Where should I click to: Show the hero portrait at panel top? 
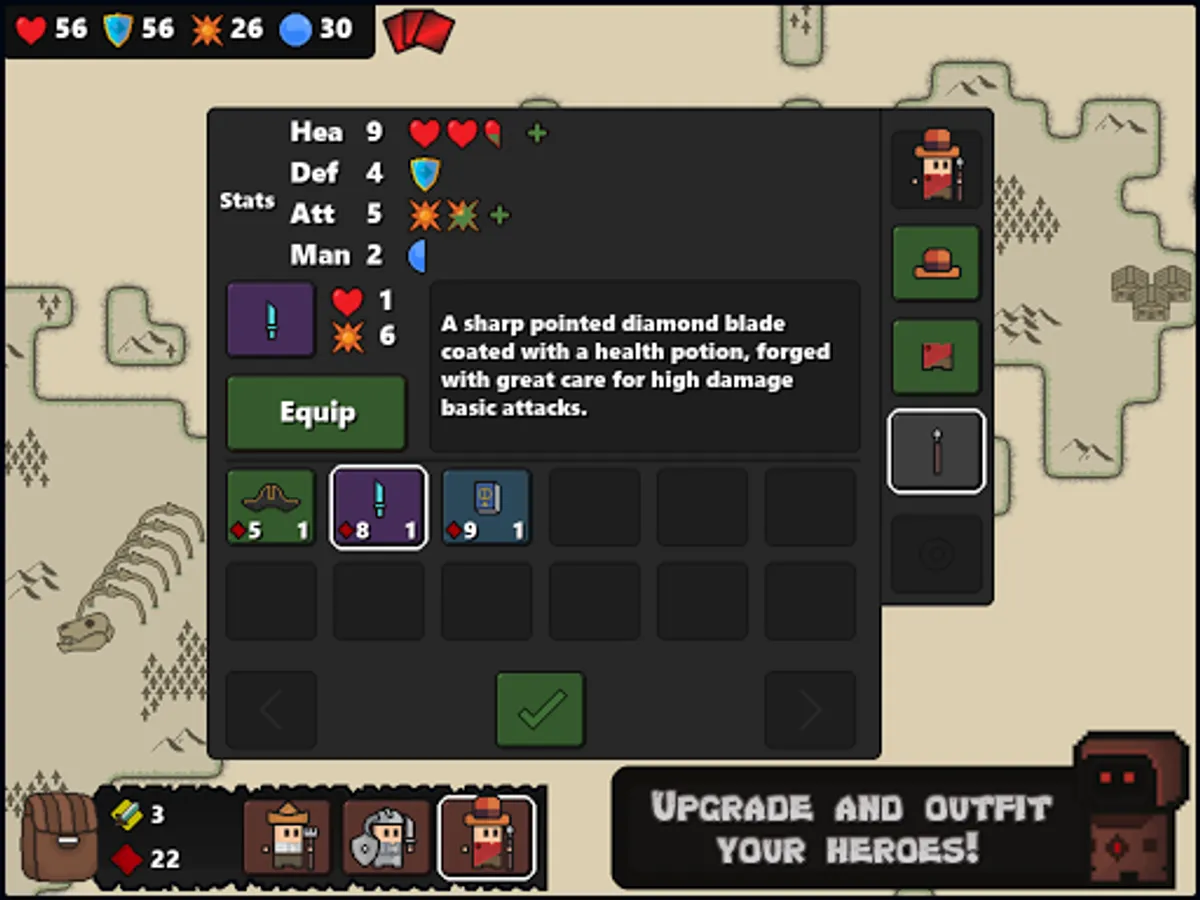[x=936, y=169]
